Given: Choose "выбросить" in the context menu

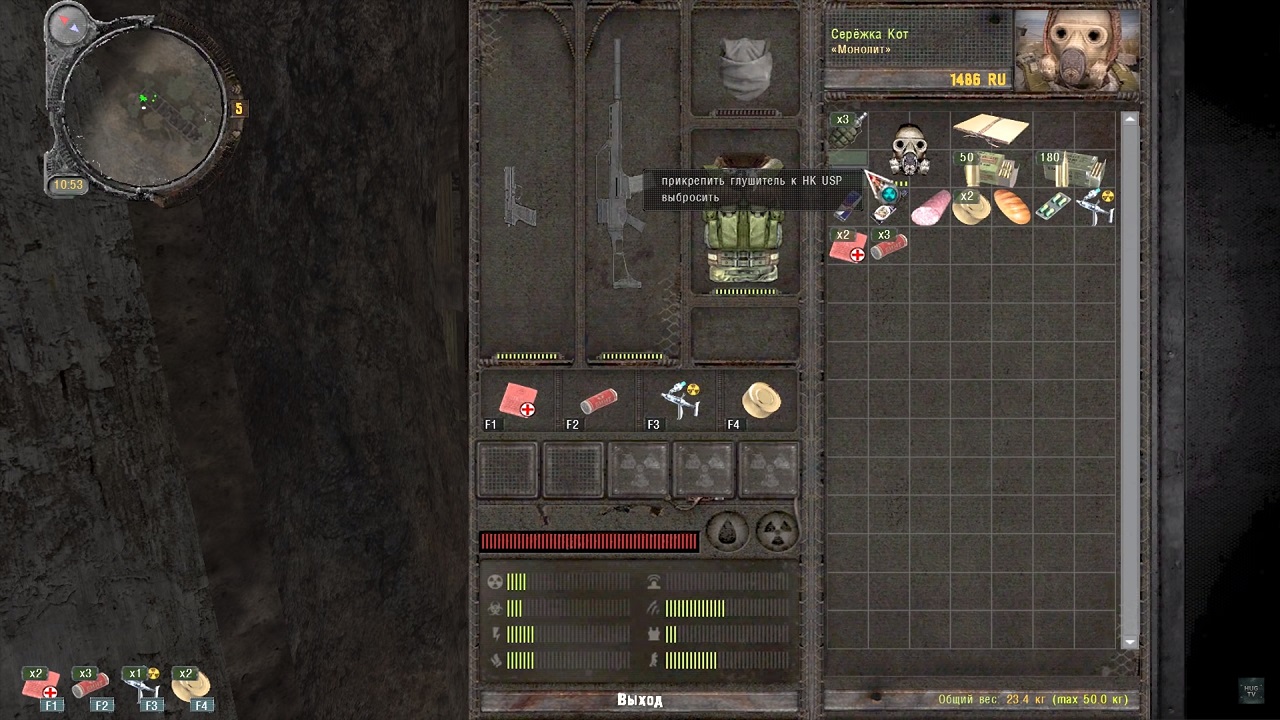Looking at the screenshot, I should pyautogui.click(x=690, y=197).
